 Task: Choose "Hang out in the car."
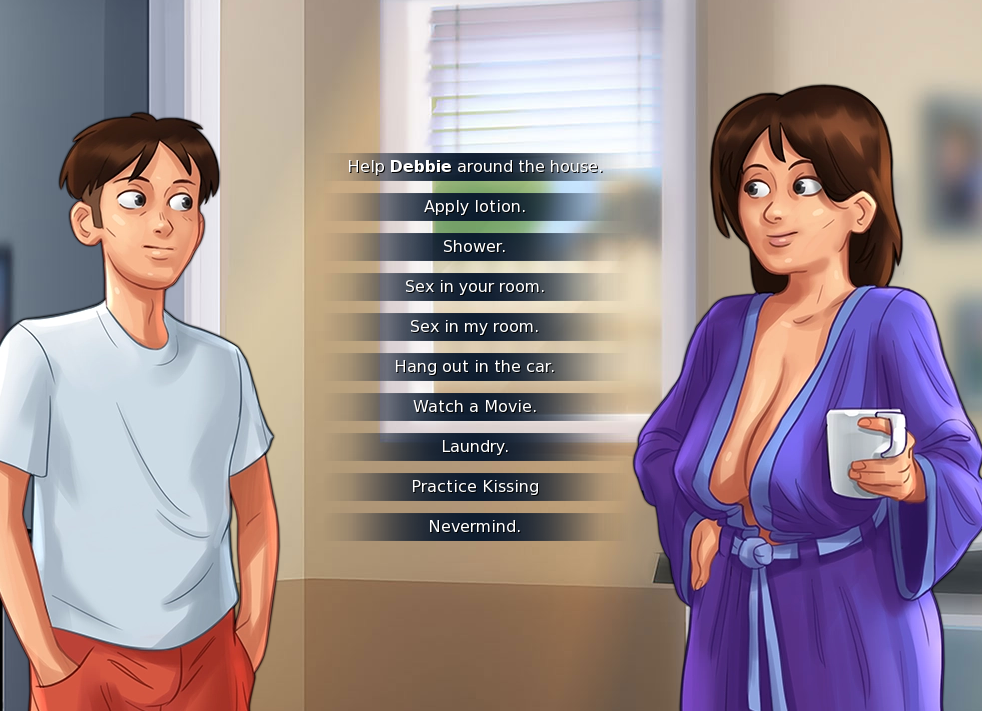pos(475,367)
